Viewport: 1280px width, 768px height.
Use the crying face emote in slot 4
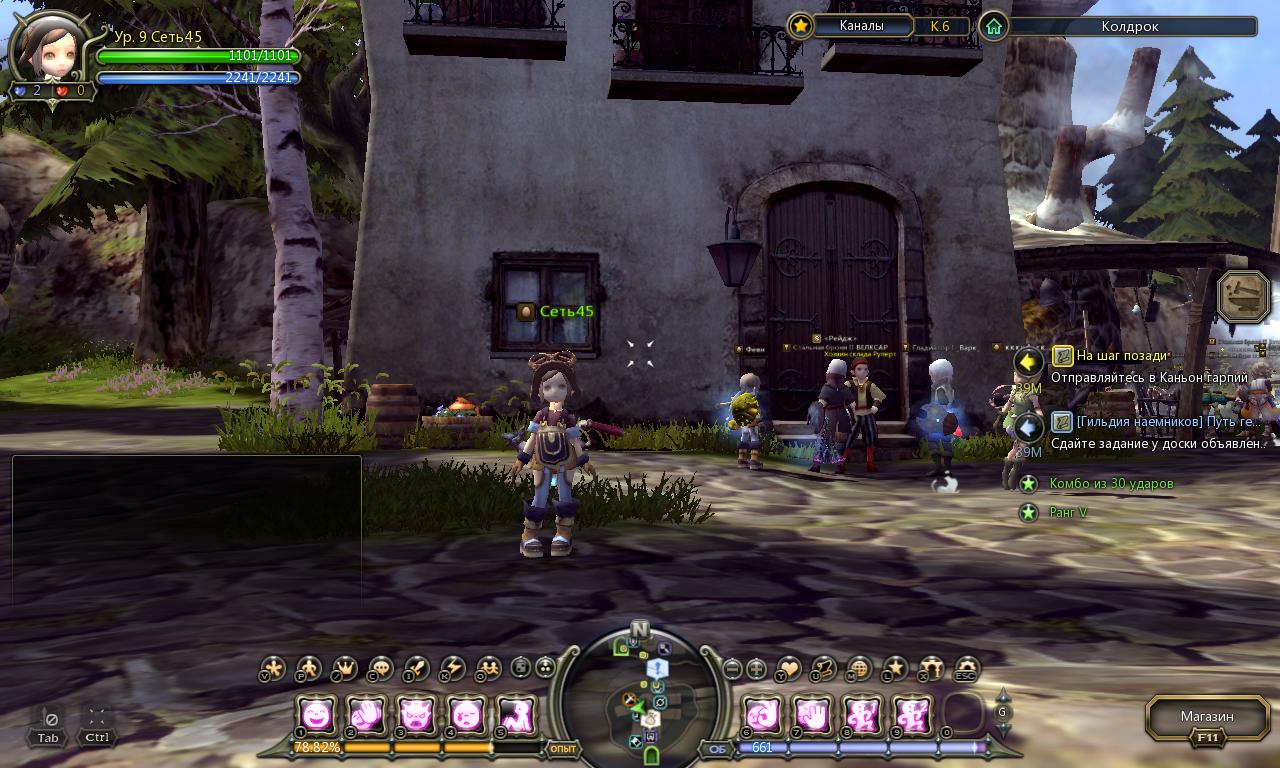coord(466,715)
